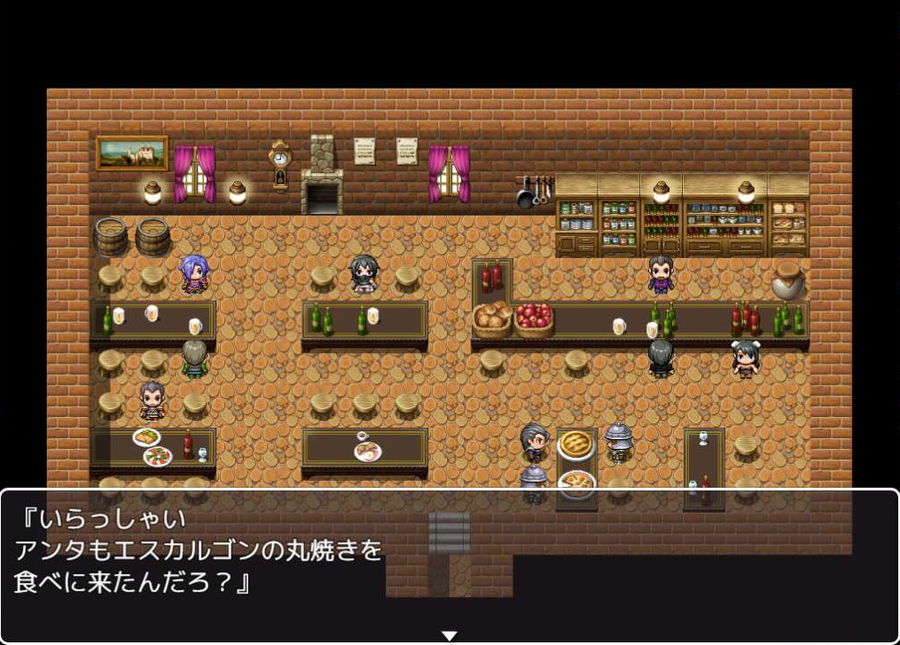Advance the innkeeper's dialogue message box
The width and height of the screenshot is (900, 645).
click(x=449, y=565)
